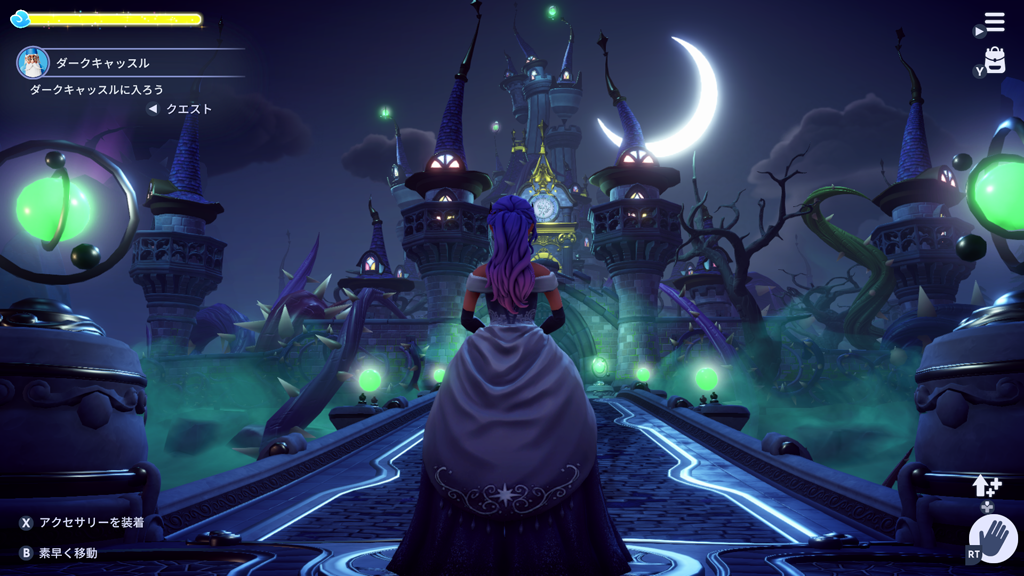Image resolution: width=1024 pixels, height=576 pixels.
Task: Open the backpack inventory
Action: 994,61
